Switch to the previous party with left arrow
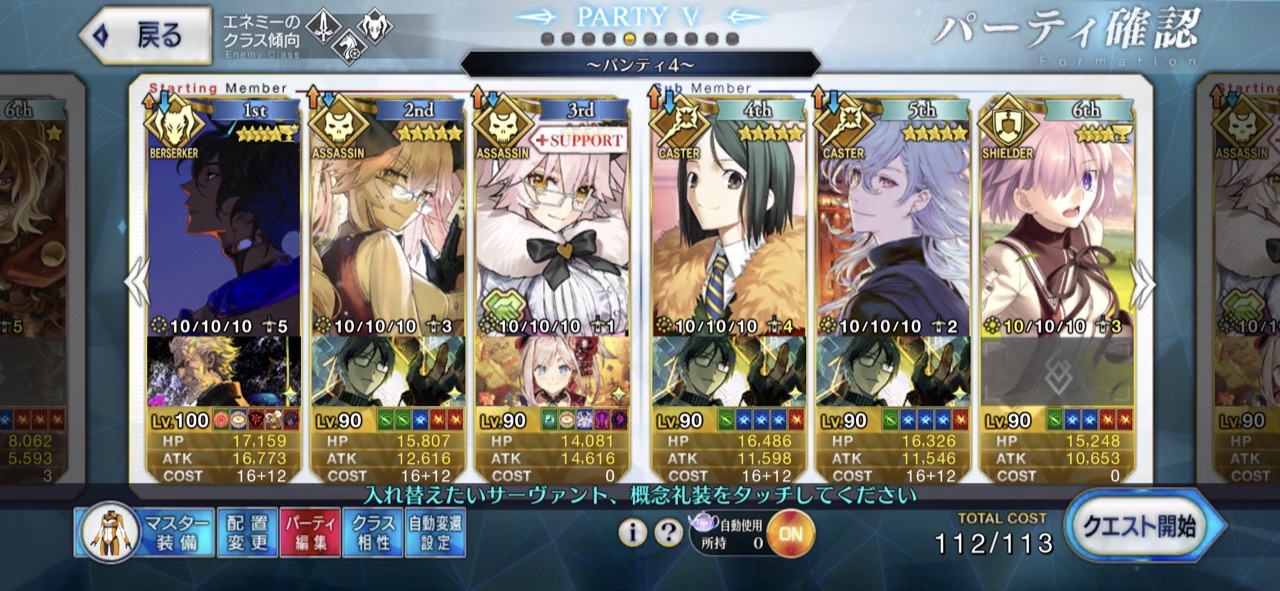1280x591 pixels. coord(136,284)
